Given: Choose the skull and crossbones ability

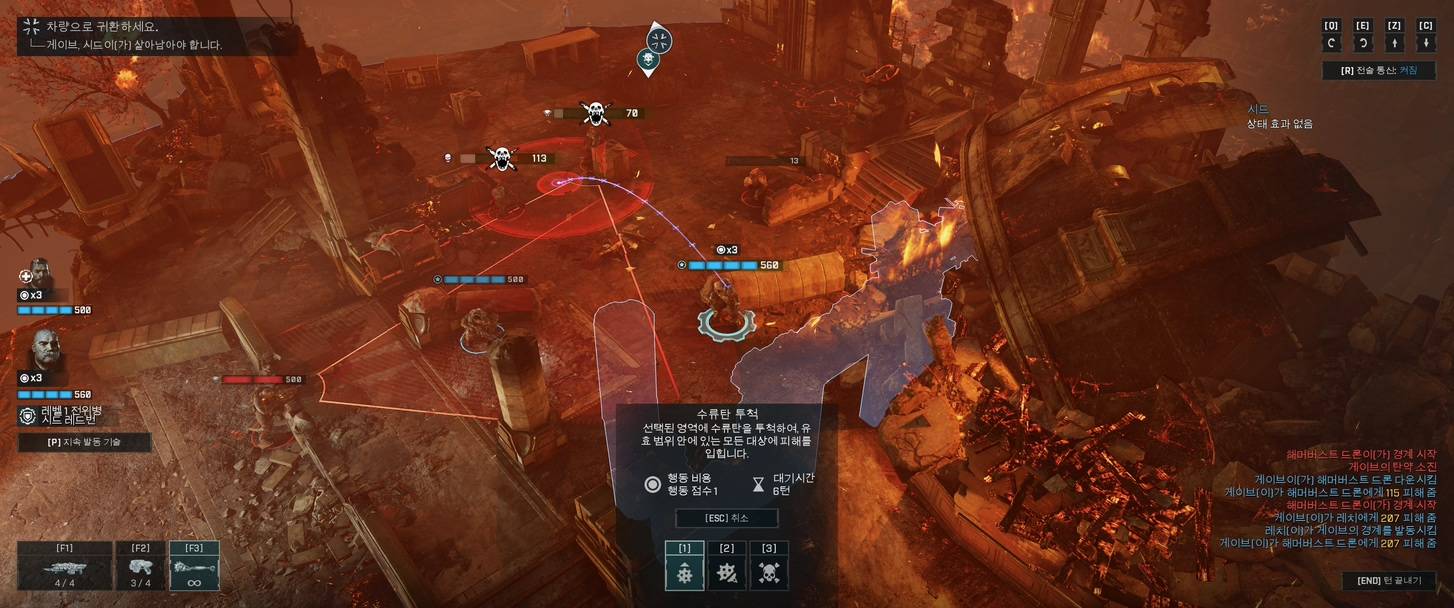Looking at the screenshot, I should pyautogui.click(x=769, y=573).
